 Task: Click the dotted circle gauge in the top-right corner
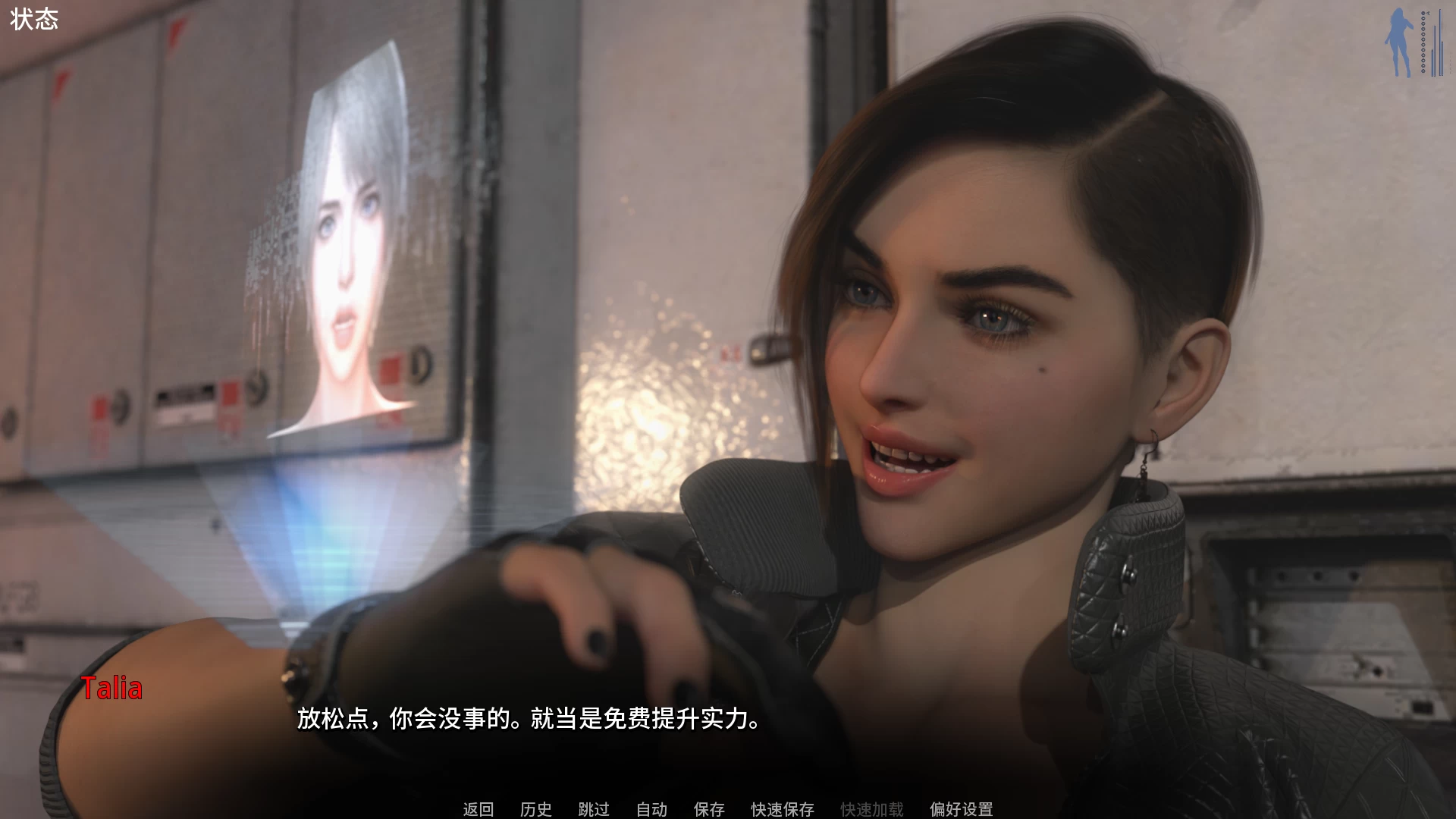[1423, 42]
